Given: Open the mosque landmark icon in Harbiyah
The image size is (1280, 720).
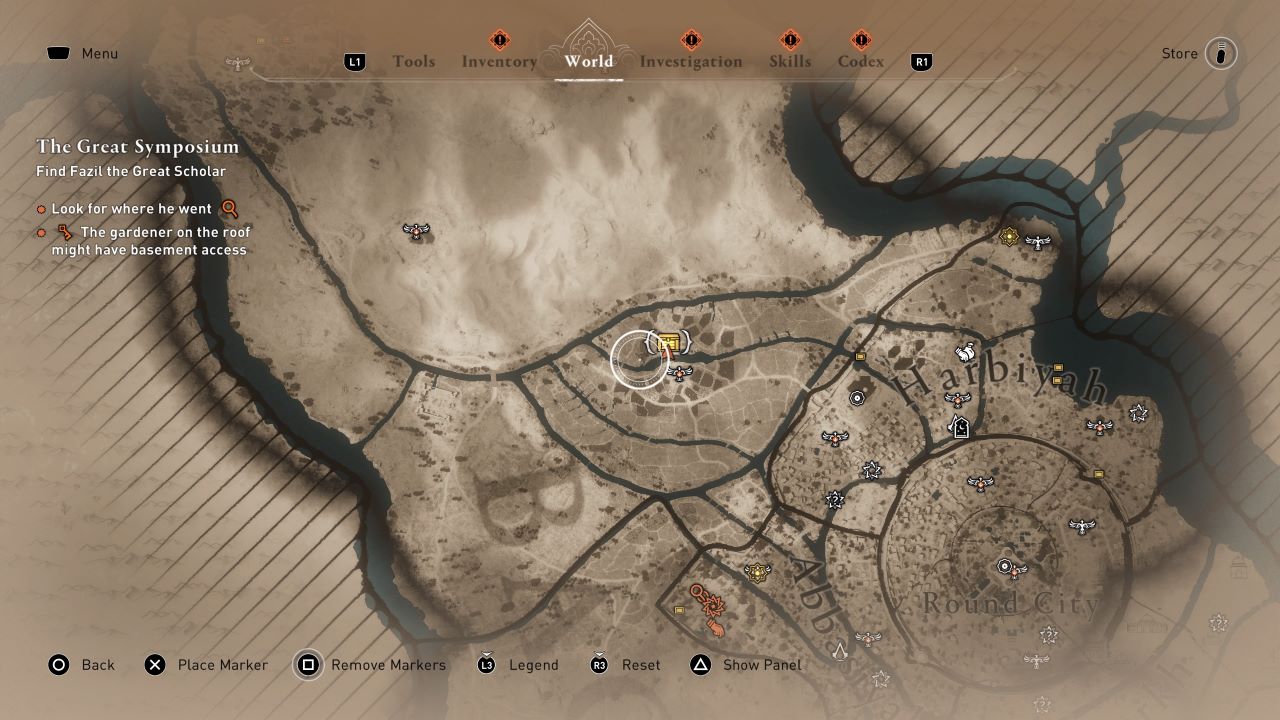Looking at the screenshot, I should [x=960, y=428].
